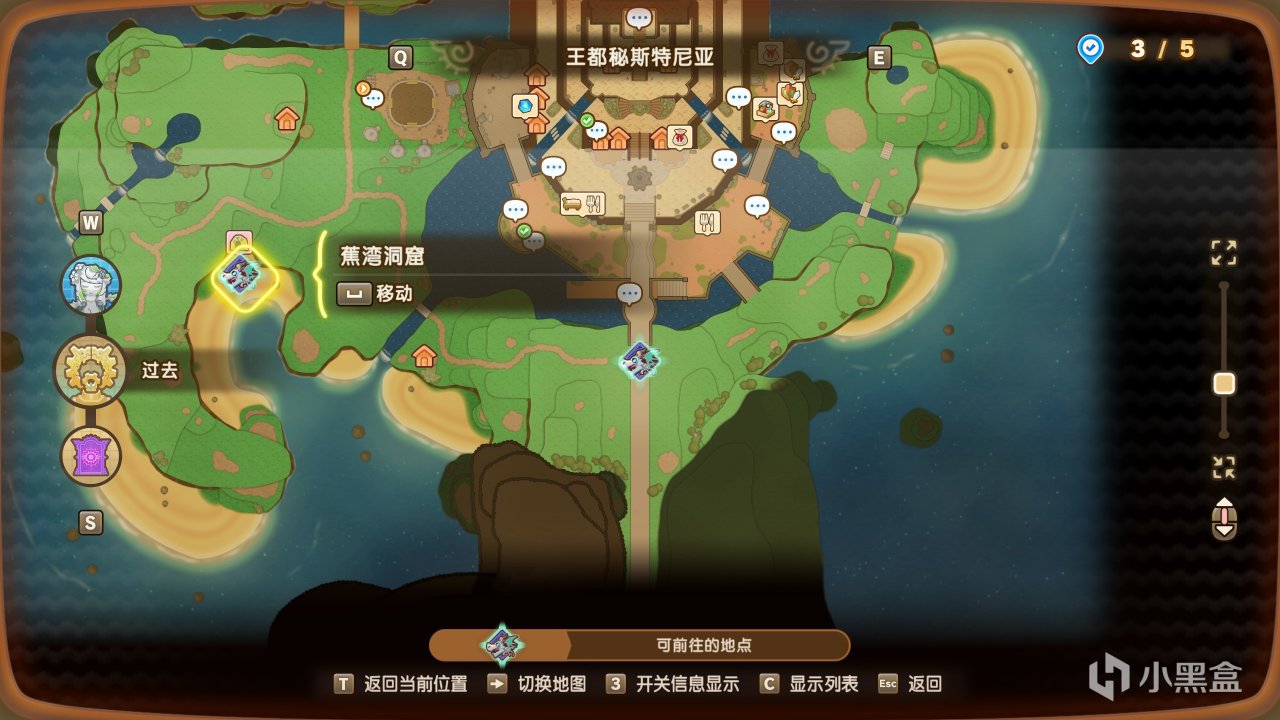Image resolution: width=1280 pixels, height=720 pixels.
Task: Click the zoom slider handle on the right
Action: (x=1222, y=381)
